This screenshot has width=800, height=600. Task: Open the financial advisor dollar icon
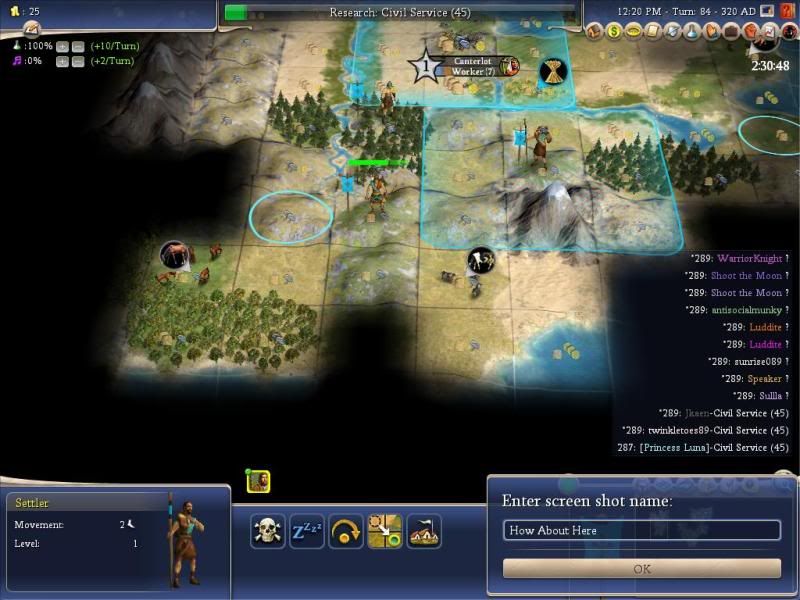pyautogui.click(x=615, y=32)
